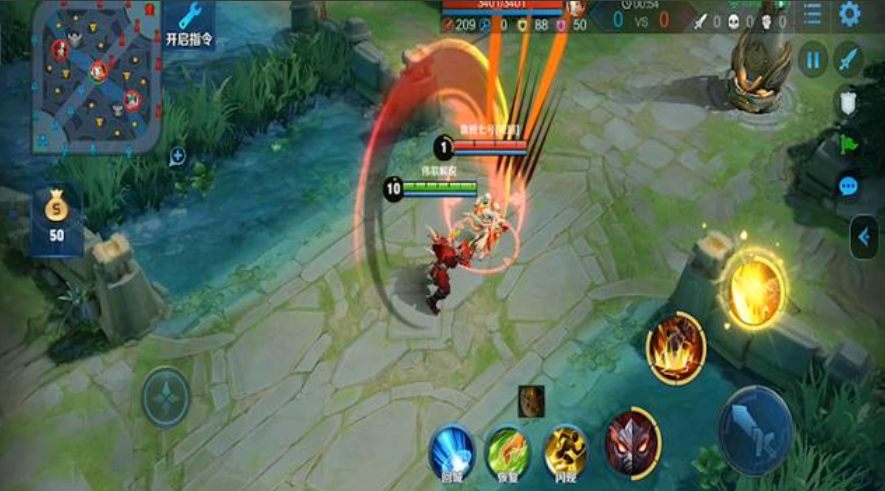The width and height of the screenshot is (885, 491).
Task: Use the 恢复 heal spell
Action: point(507,452)
